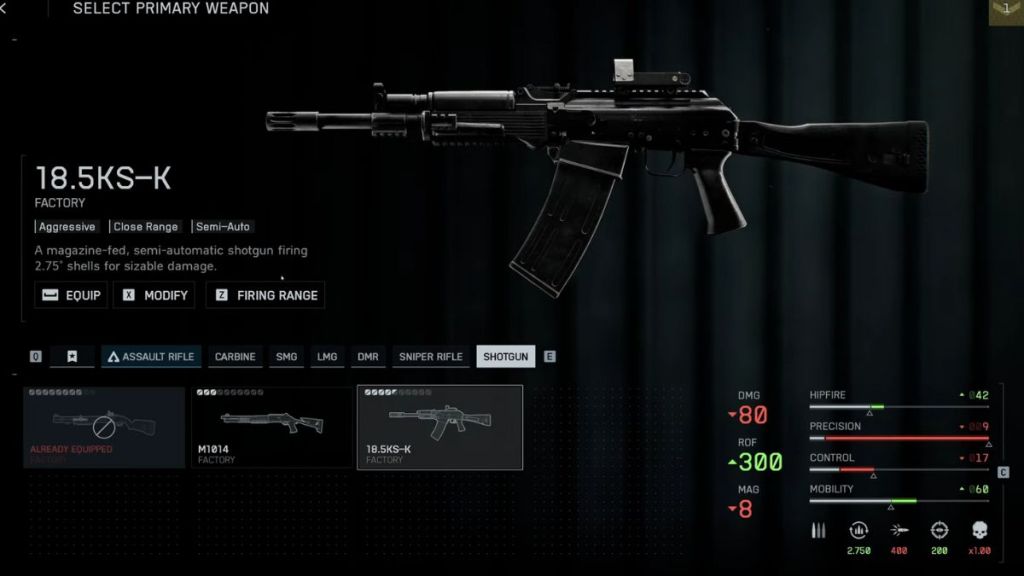Open the Modify weapon option
This screenshot has width=1024, height=576.
[x=154, y=295]
